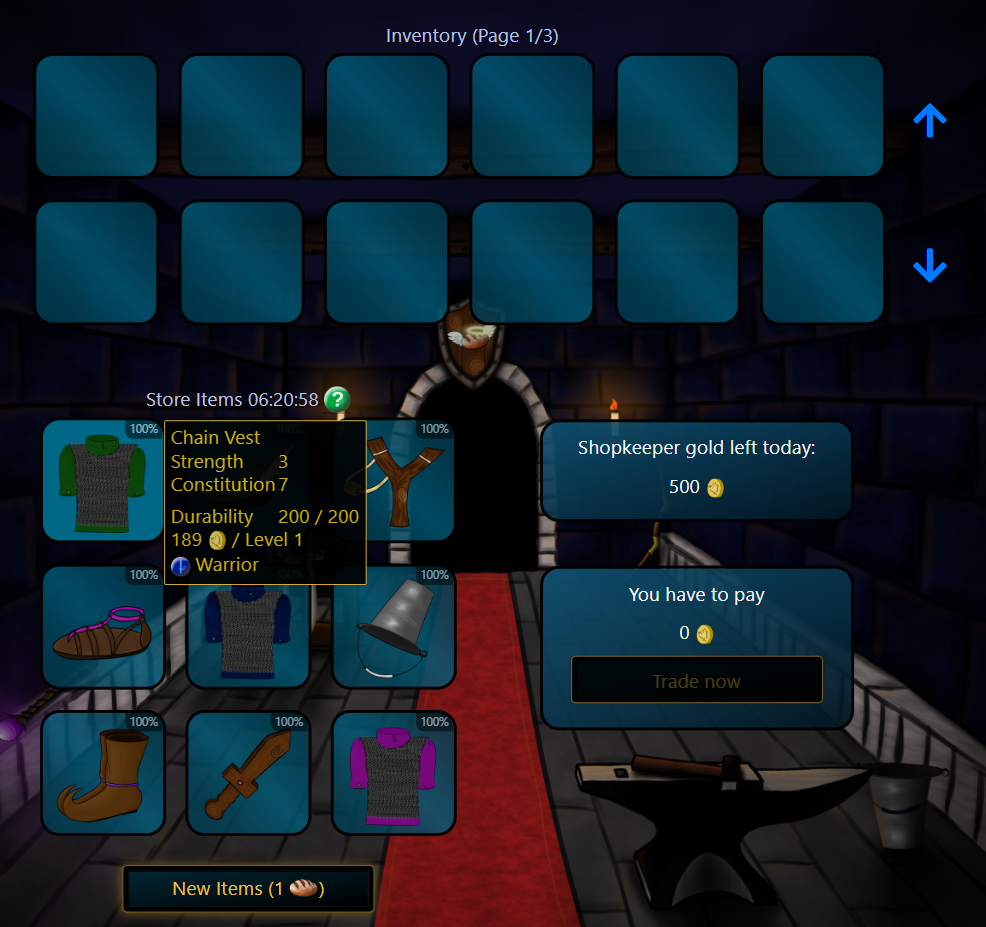Select the wooden sword store item
Viewport: 986px width, 927px height.
coord(248,773)
